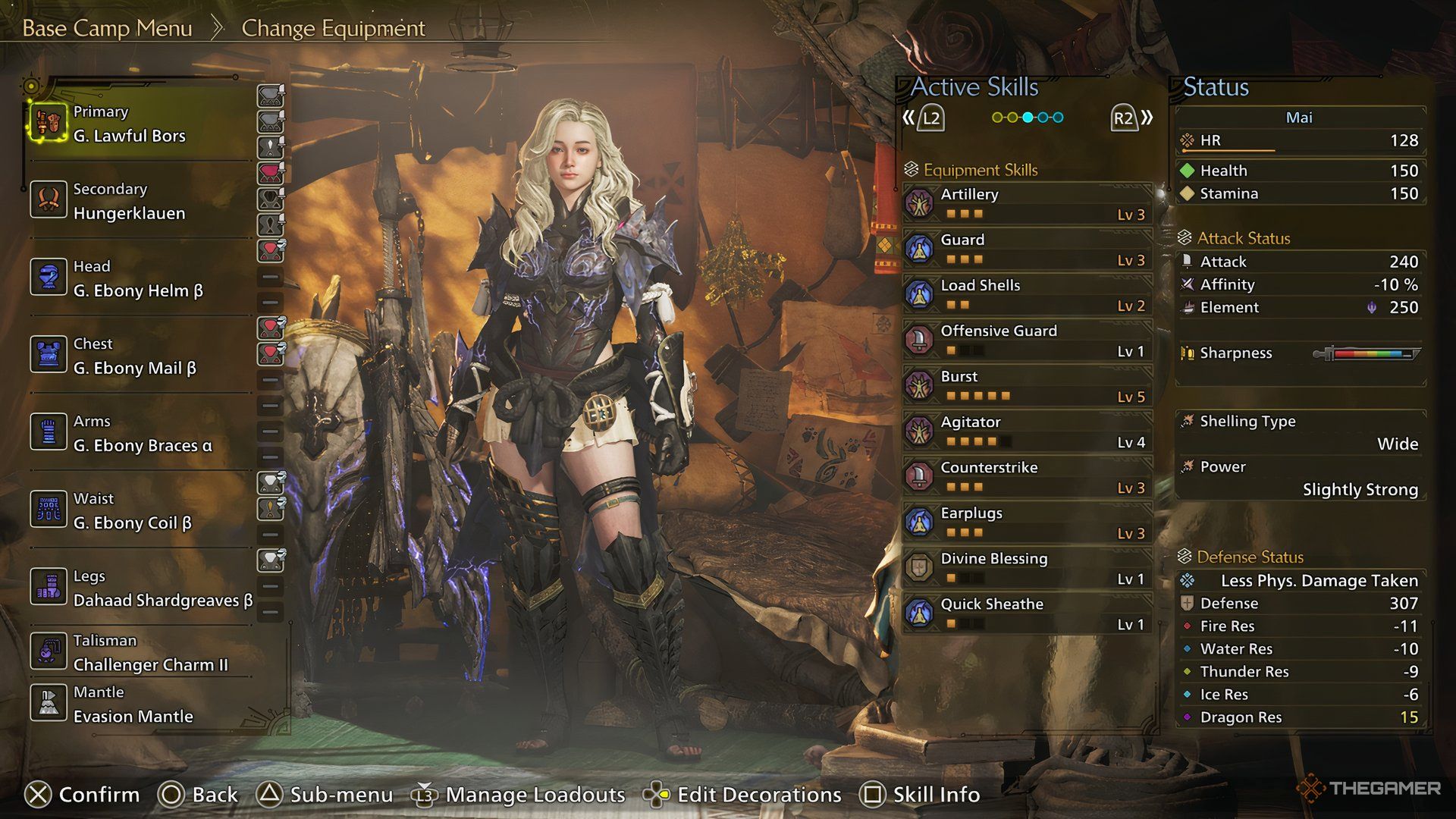This screenshot has width=1456, height=819.
Task: Click the Talisman icon beside Challenger Charm II
Action: (49, 651)
